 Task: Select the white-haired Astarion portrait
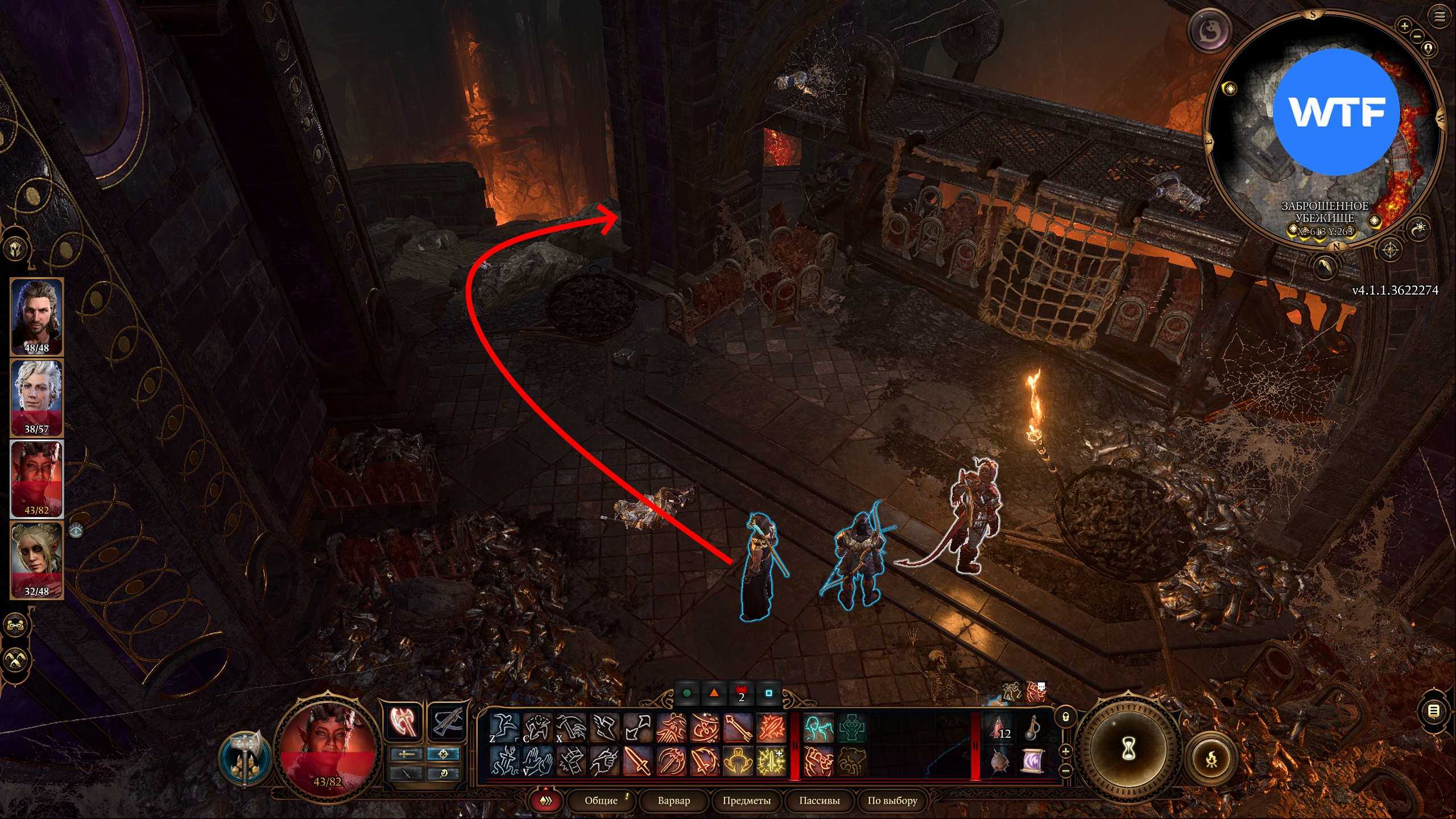[37, 397]
